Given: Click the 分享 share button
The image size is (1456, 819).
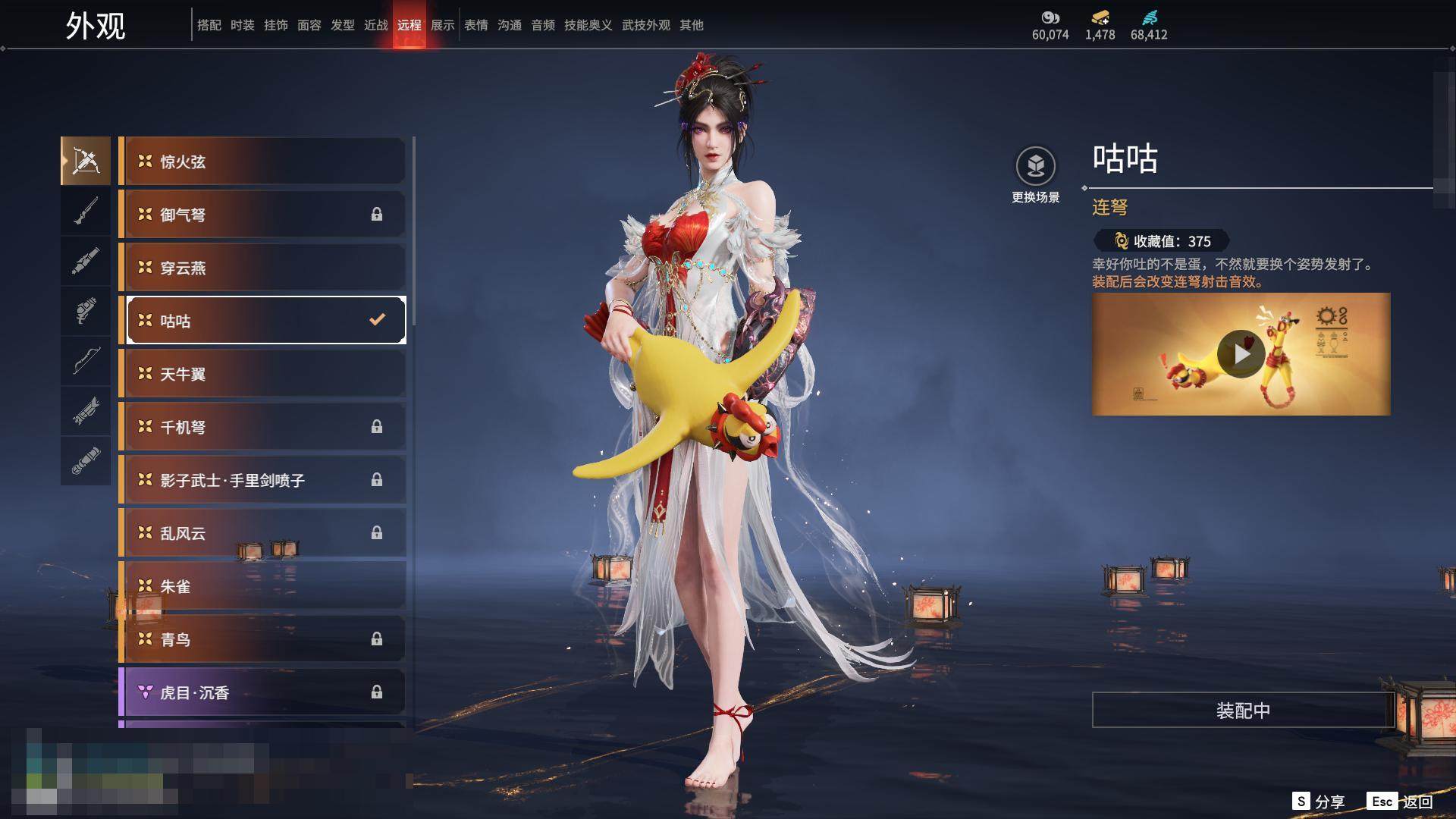Looking at the screenshot, I should 1319,802.
